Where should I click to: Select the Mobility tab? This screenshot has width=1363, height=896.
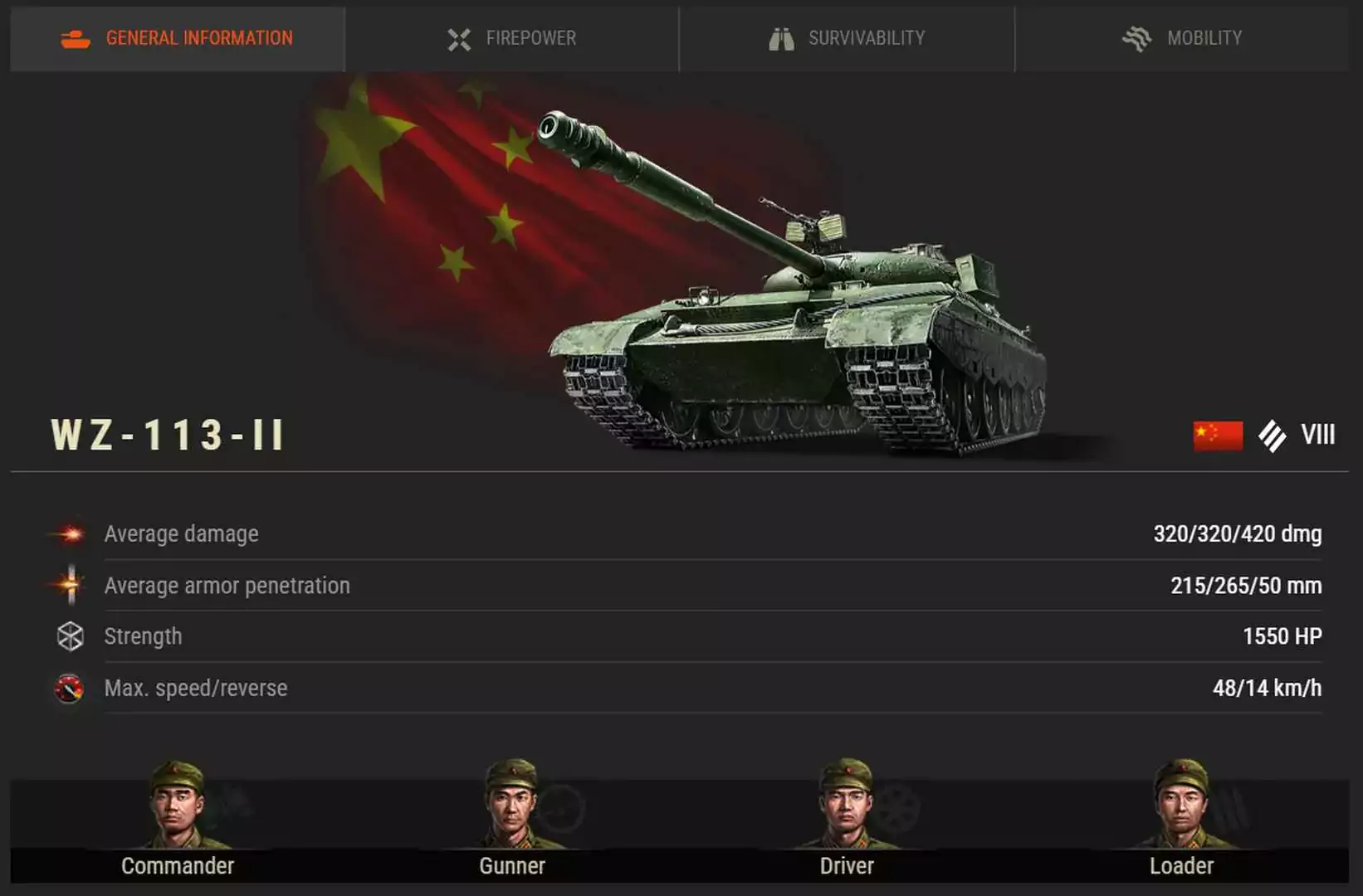tap(1182, 38)
